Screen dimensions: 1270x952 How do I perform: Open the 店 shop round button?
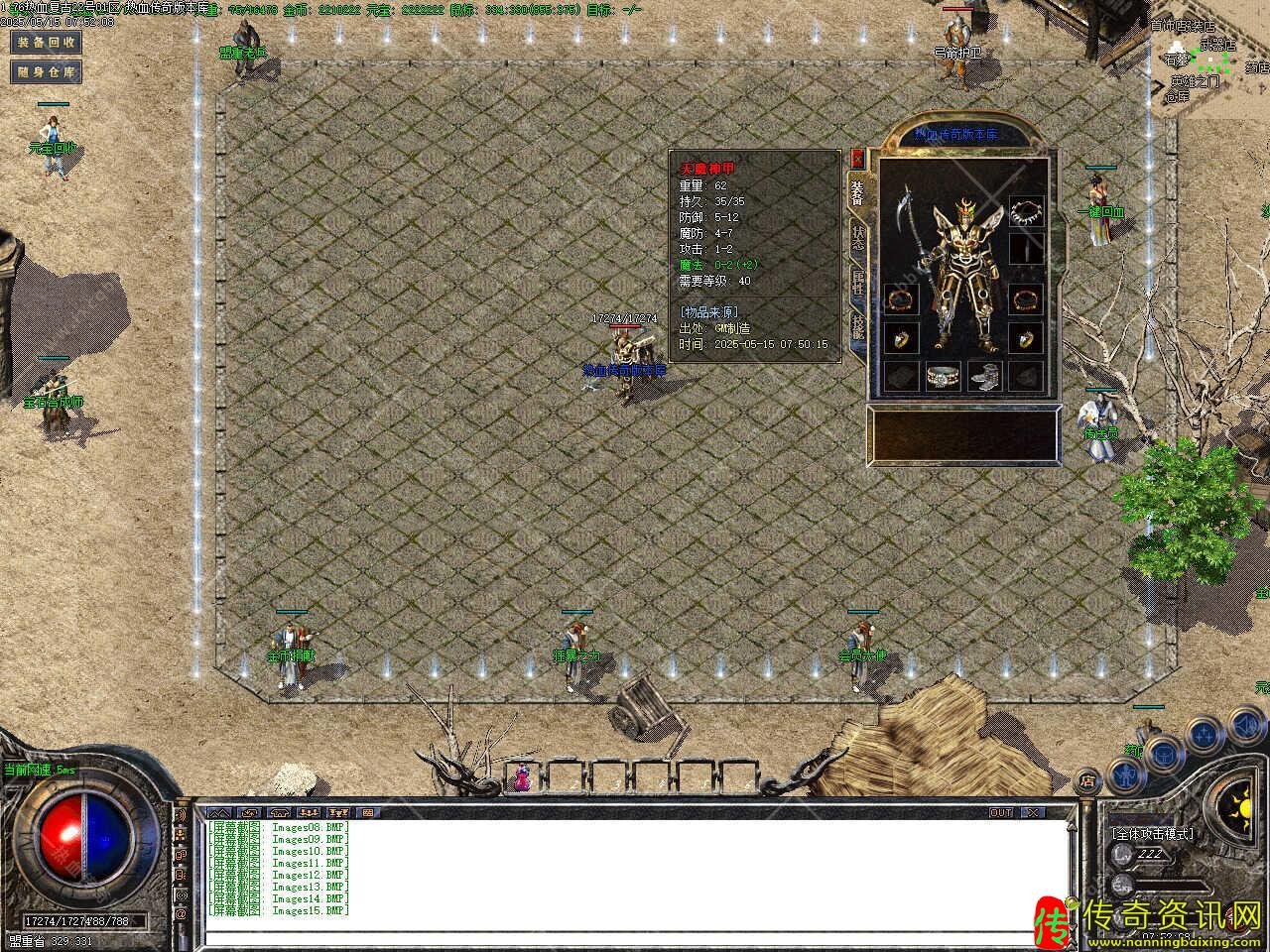click(1088, 778)
